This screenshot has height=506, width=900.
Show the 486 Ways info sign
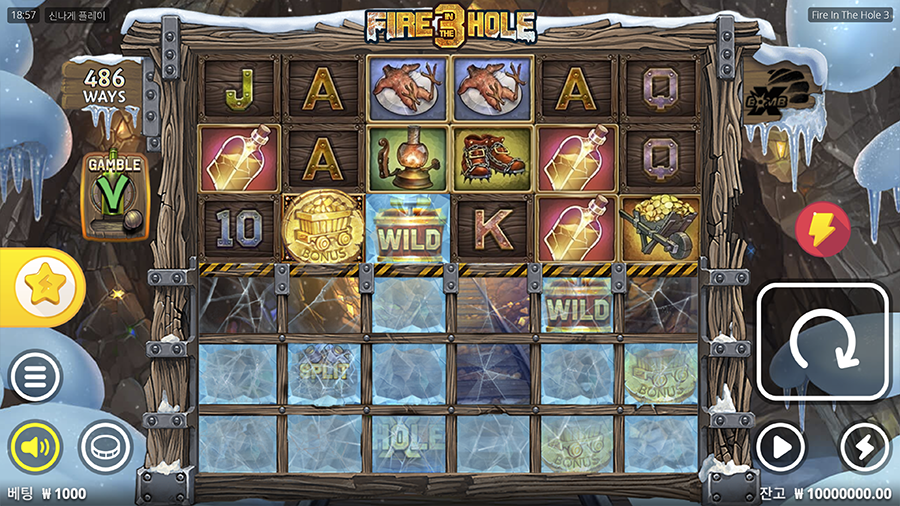coord(105,87)
